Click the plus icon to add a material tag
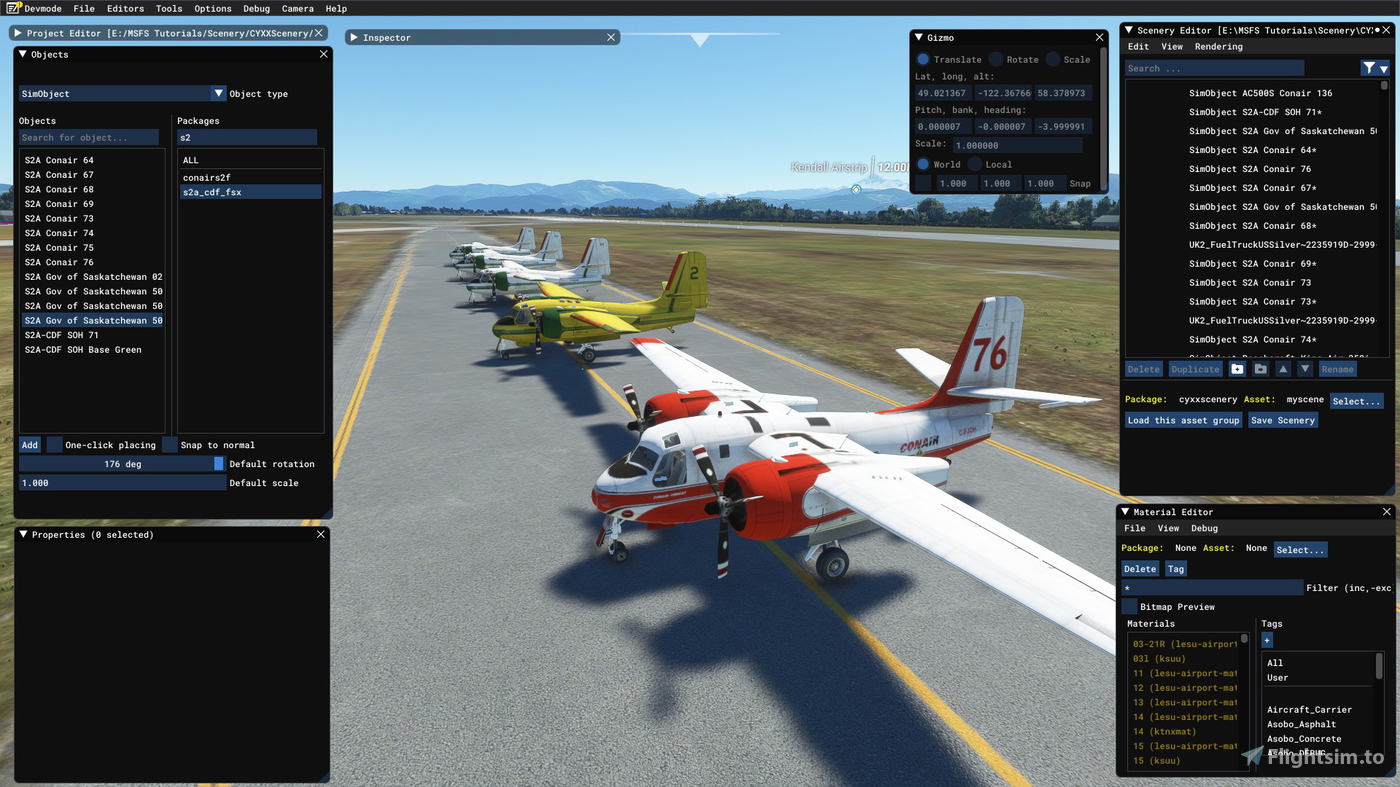The height and width of the screenshot is (787, 1400). pyautogui.click(x=1267, y=640)
